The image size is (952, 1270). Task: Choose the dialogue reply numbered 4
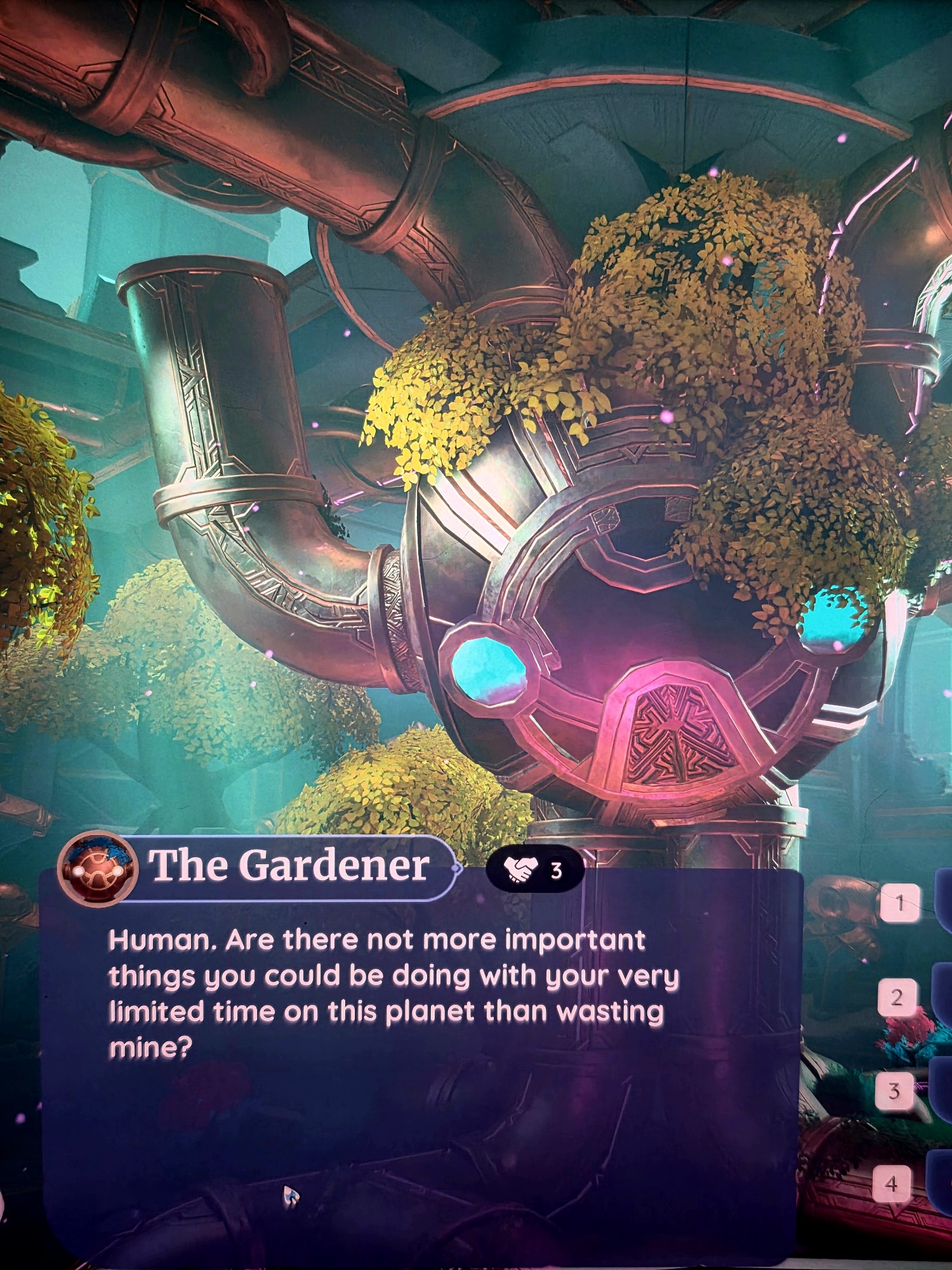(x=892, y=1184)
